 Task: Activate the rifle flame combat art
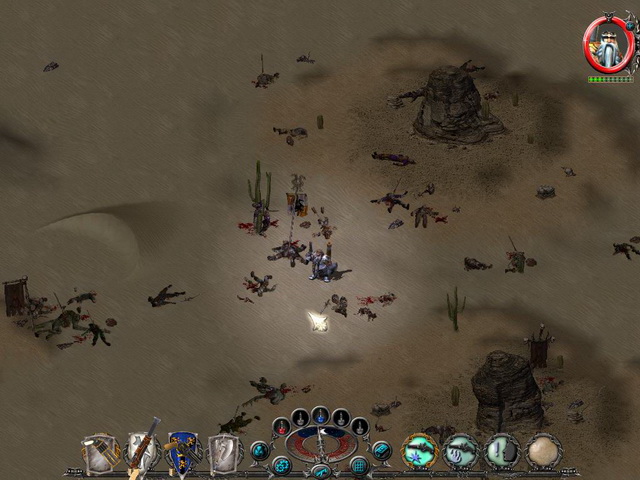pyautogui.click(x=461, y=451)
